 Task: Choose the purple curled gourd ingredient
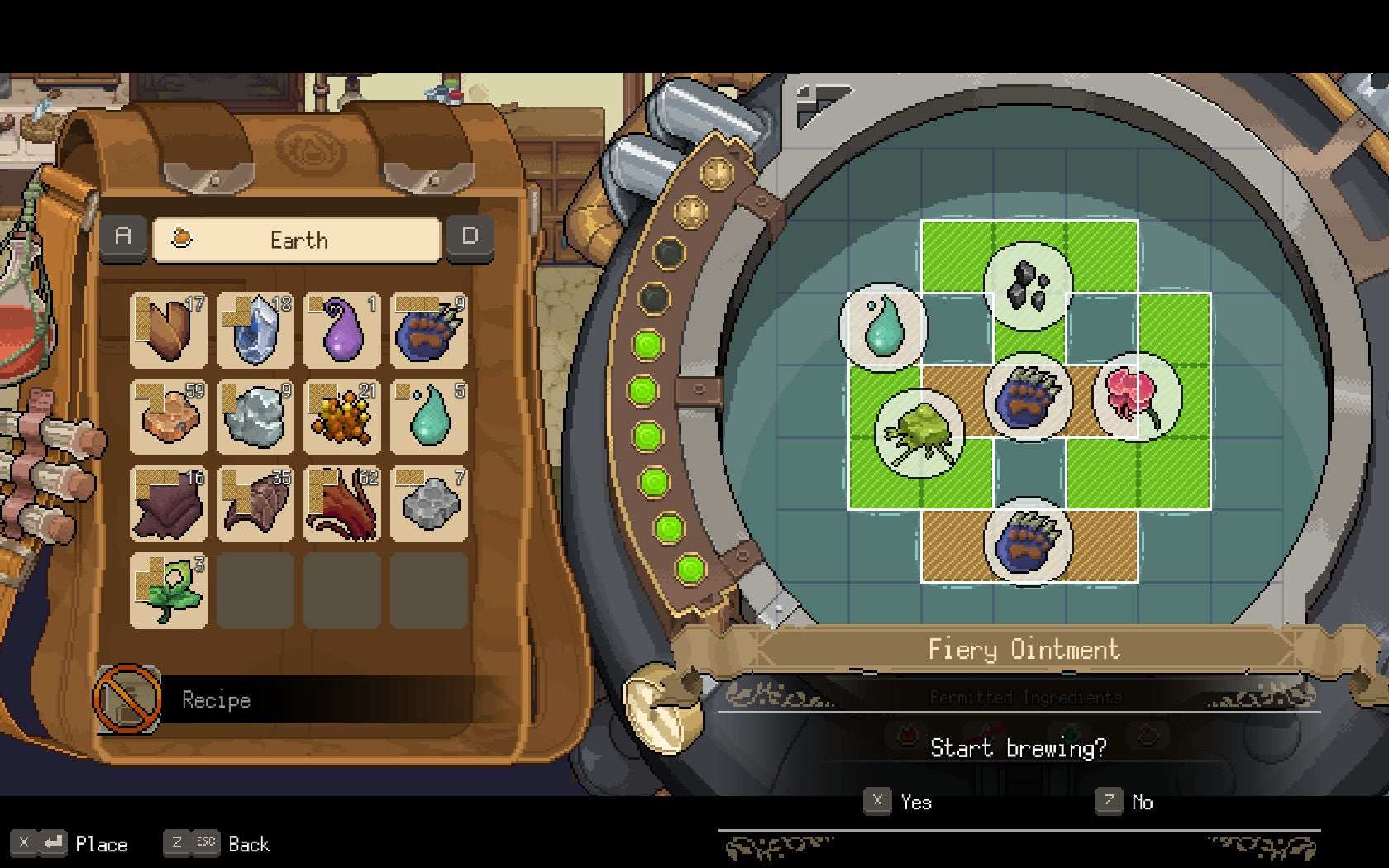tap(342, 330)
